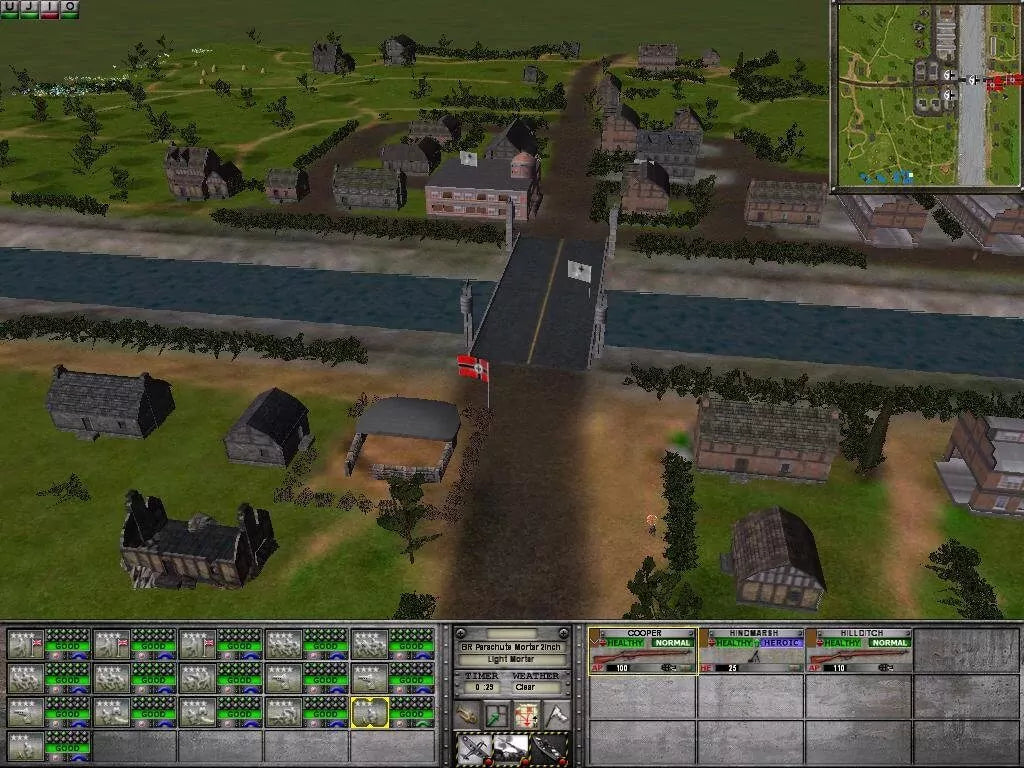The image size is (1024, 768).
Task: Select soldier Cooper's status panel
Action: tap(643, 651)
